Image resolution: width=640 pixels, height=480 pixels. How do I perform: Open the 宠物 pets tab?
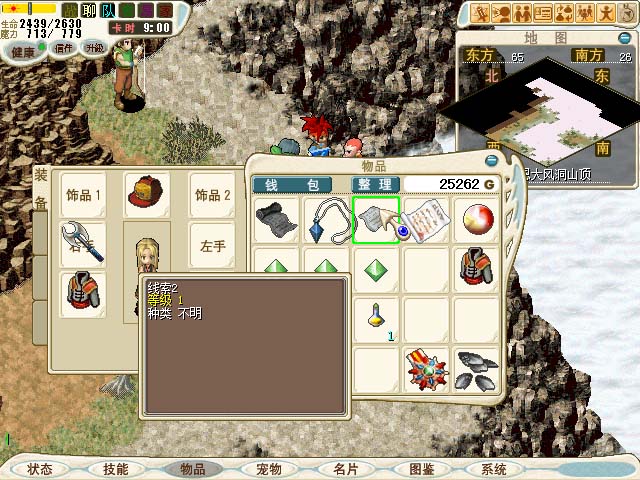pyautogui.click(x=269, y=469)
